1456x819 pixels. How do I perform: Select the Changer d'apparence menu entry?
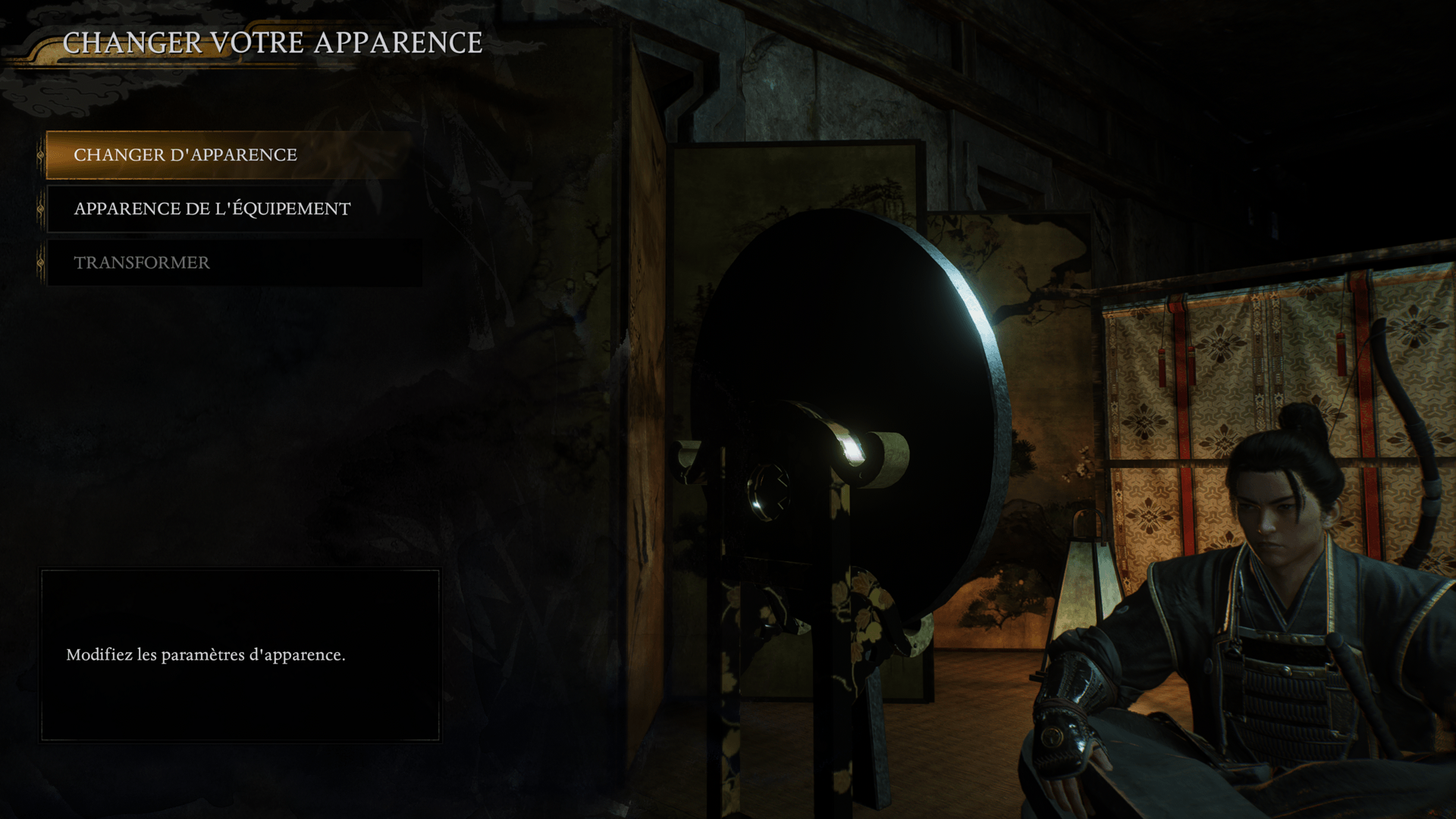tap(185, 155)
